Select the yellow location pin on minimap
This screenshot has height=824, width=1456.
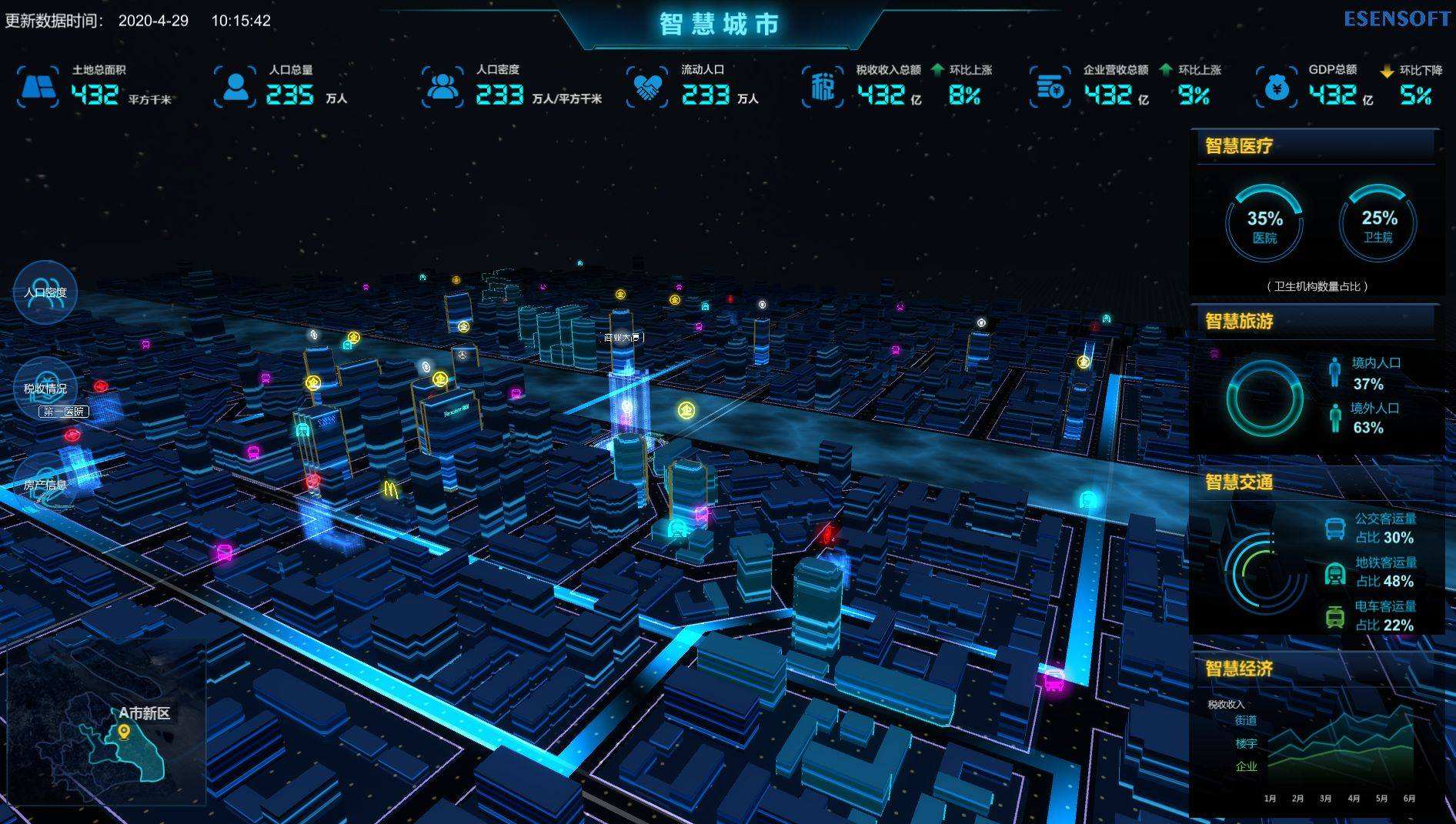coord(124,732)
